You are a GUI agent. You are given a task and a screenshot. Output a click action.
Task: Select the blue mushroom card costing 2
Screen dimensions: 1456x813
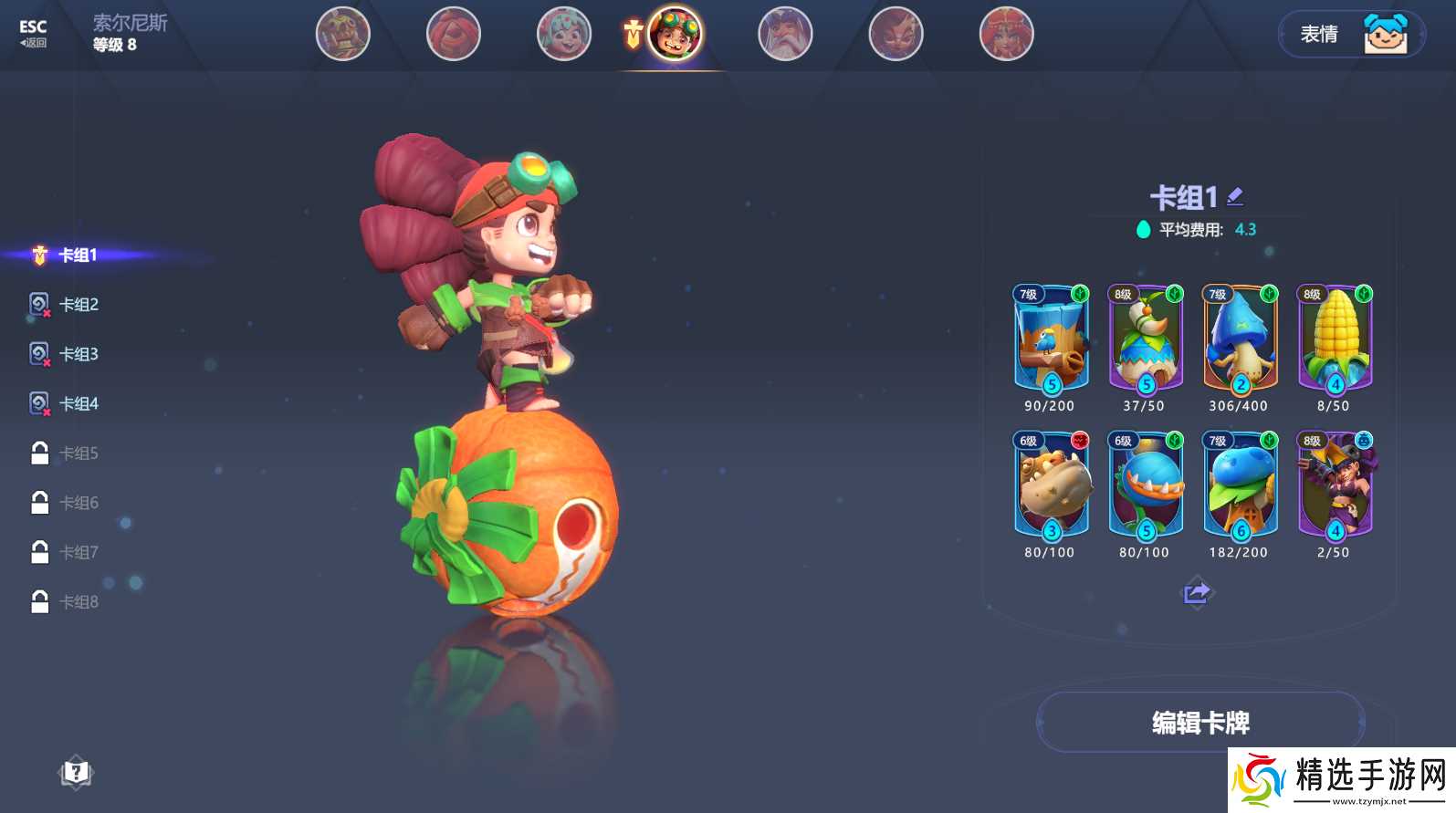(x=1240, y=339)
